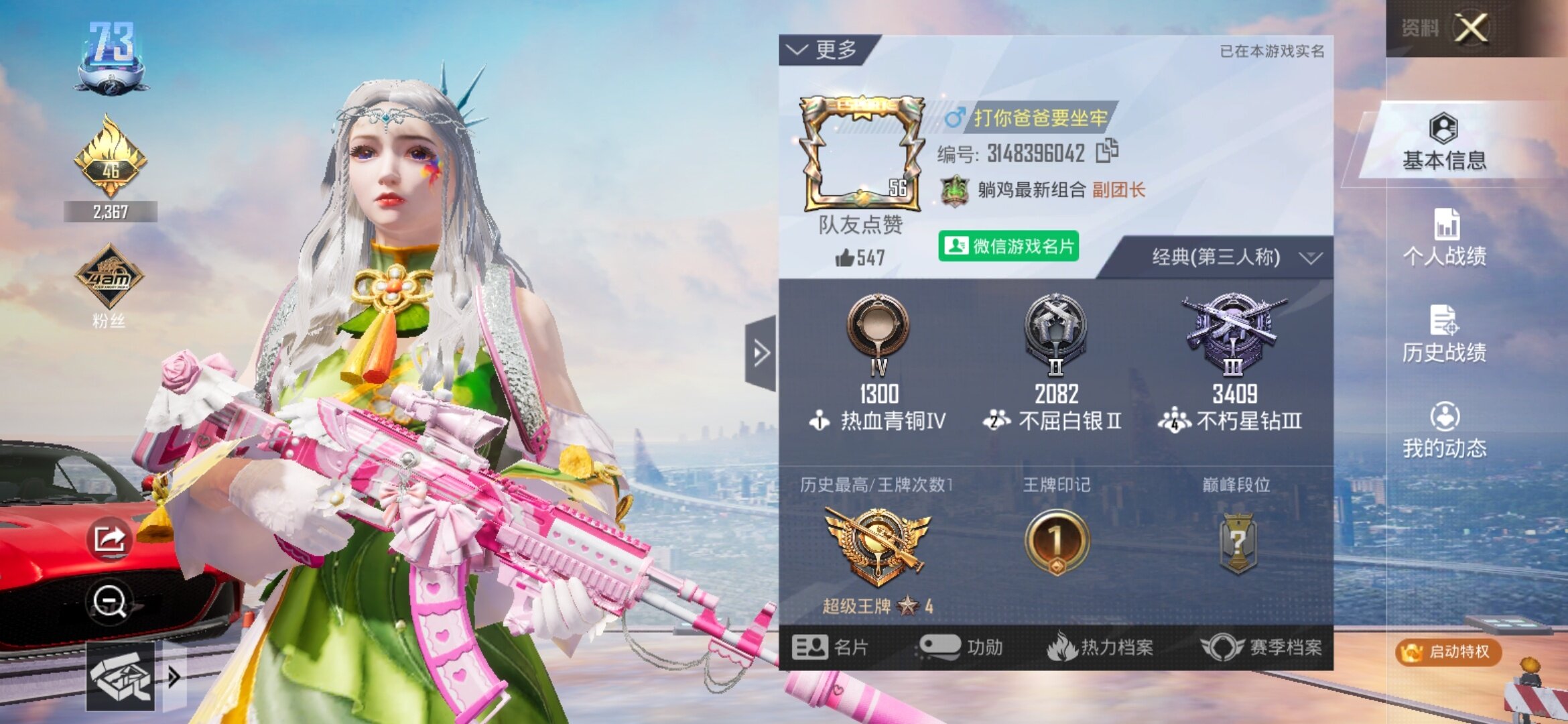The width and height of the screenshot is (1568, 724).
Task: Tap the thumbs-up like icon
Action: click(845, 257)
